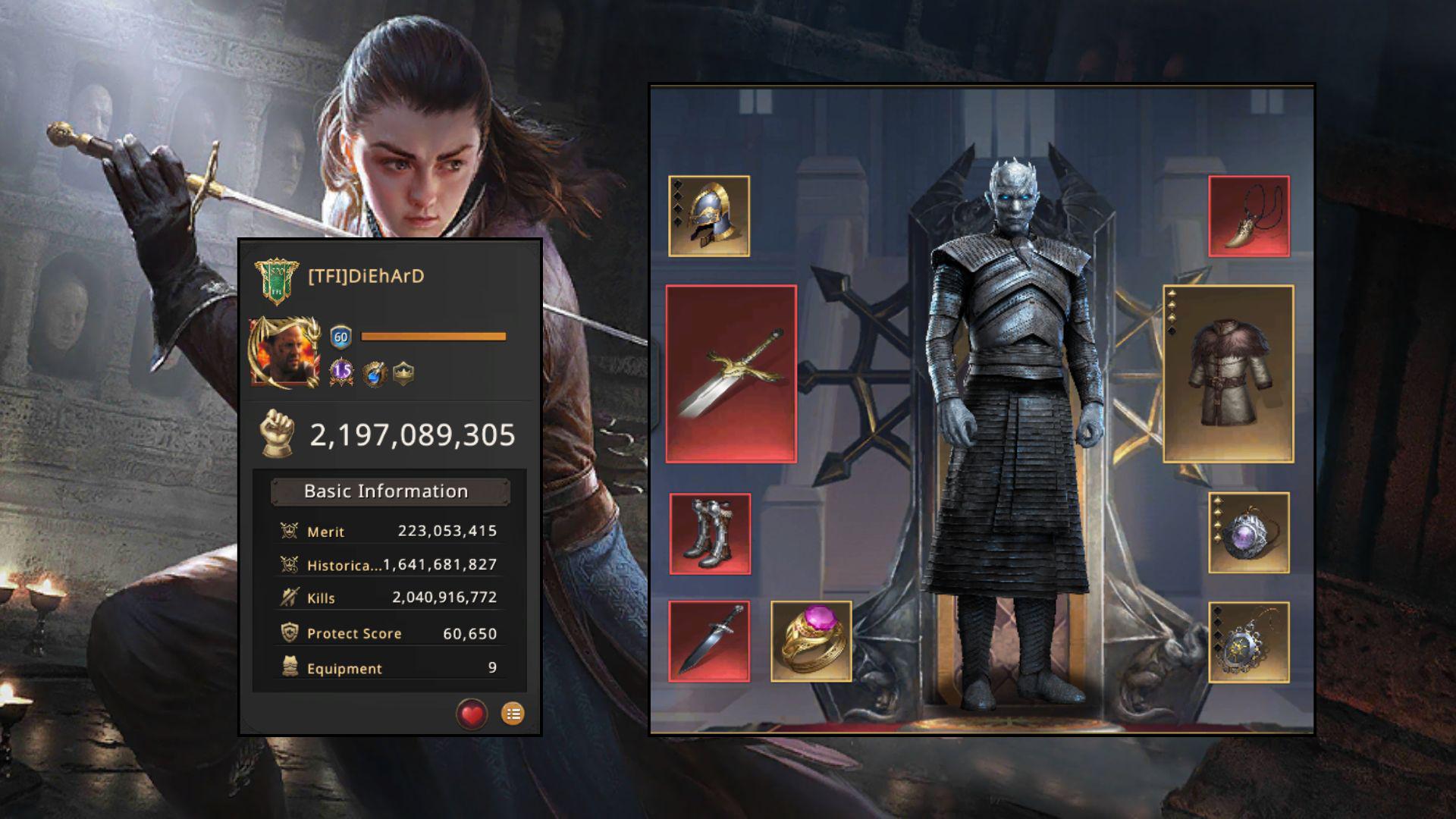Image resolution: width=1456 pixels, height=819 pixels.
Task: Click the green TFI alliance banner
Action: tap(276, 280)
